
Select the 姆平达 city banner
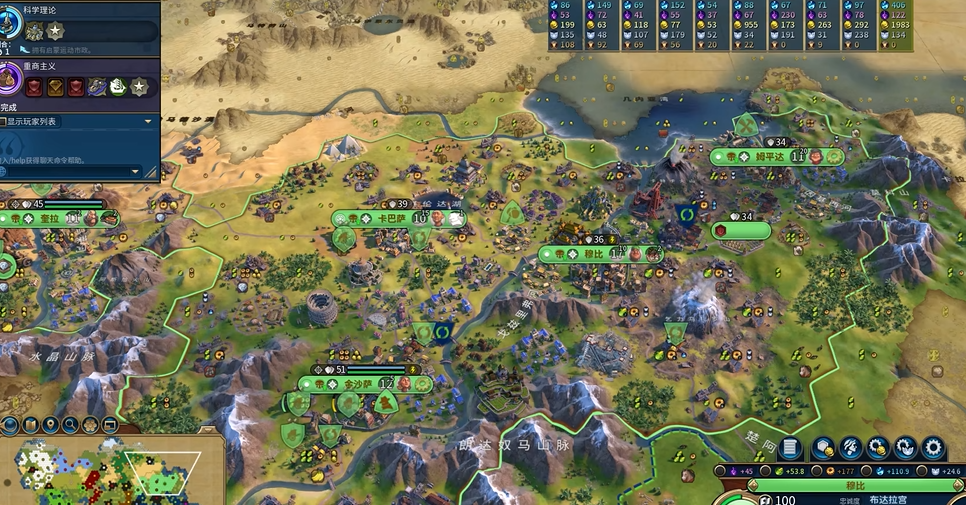tap(768, 157)
